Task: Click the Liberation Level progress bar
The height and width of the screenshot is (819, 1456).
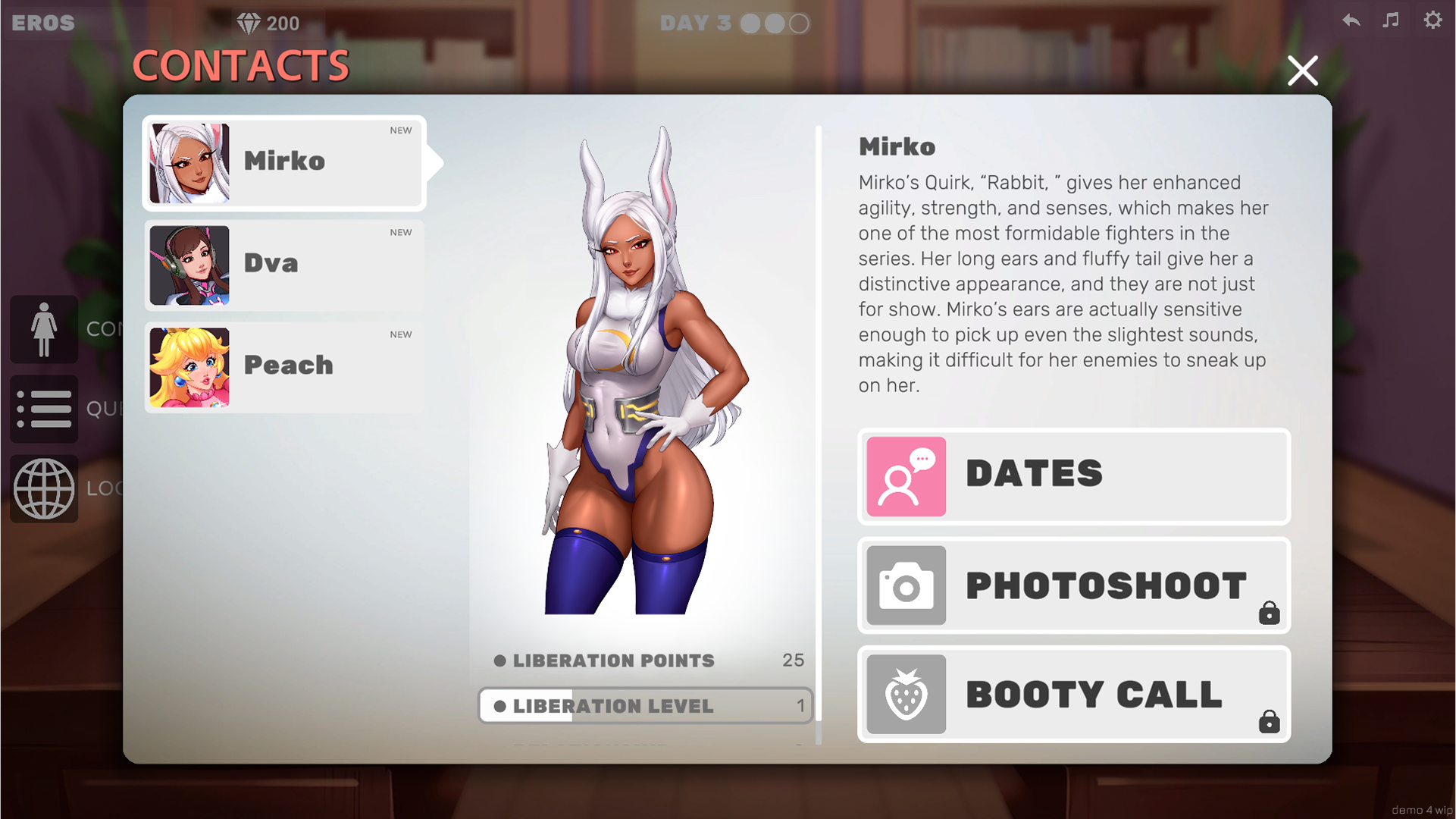Action: click(645, 706)
